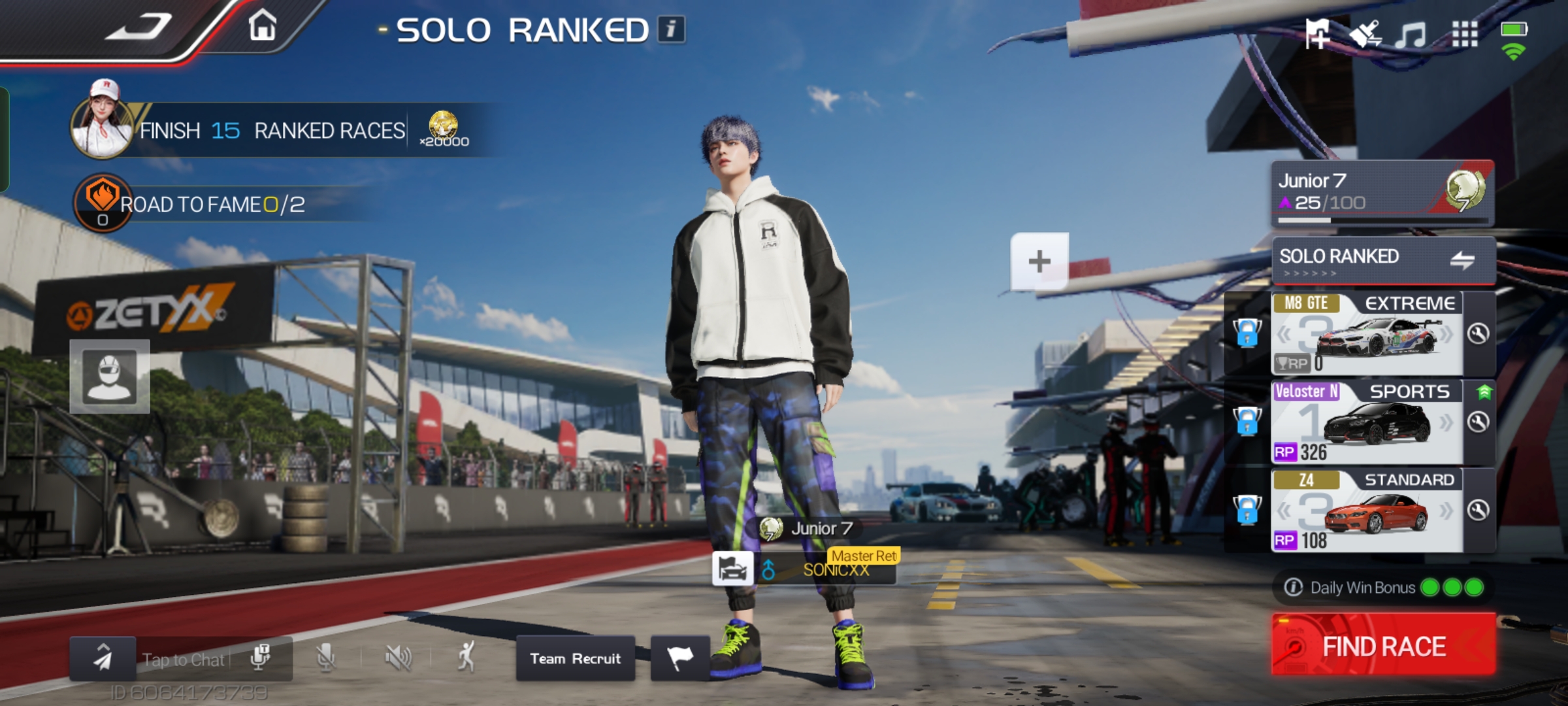
Task: Select the Veloster N Sports car card
Action: (x=1365, y=422)
